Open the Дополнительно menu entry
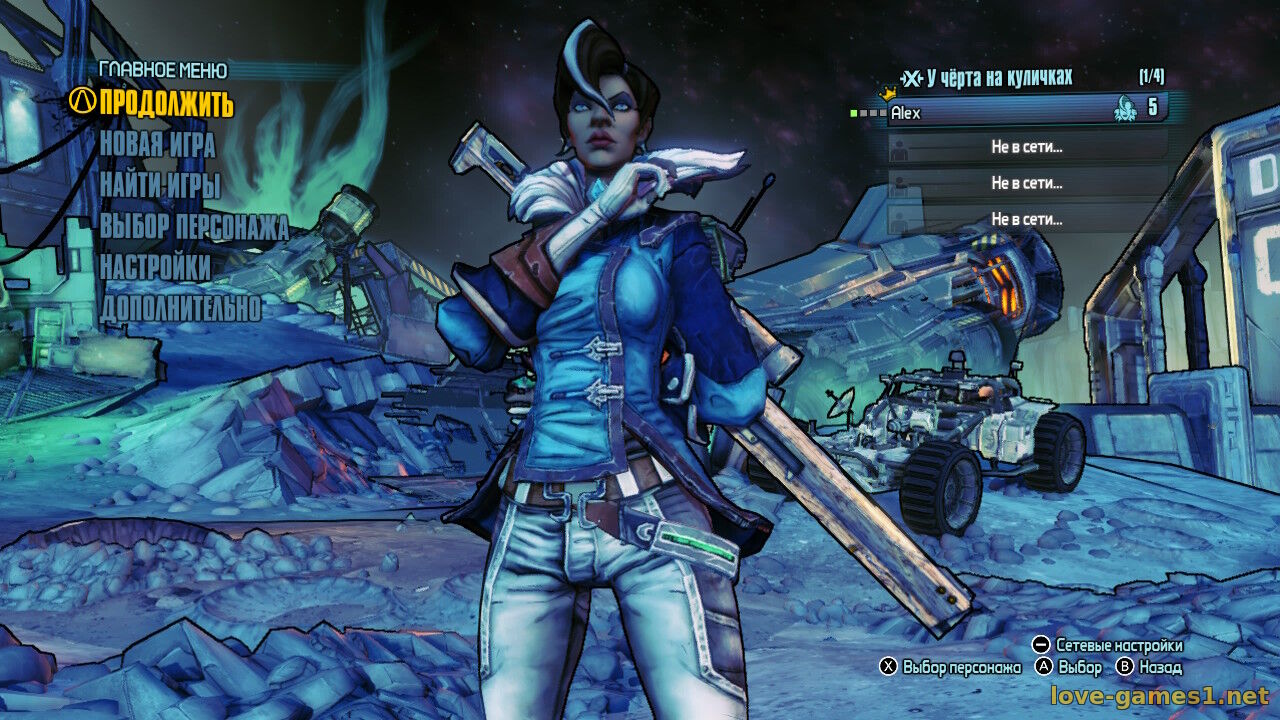The image size is (1280, 720). [x=180, y=309]
